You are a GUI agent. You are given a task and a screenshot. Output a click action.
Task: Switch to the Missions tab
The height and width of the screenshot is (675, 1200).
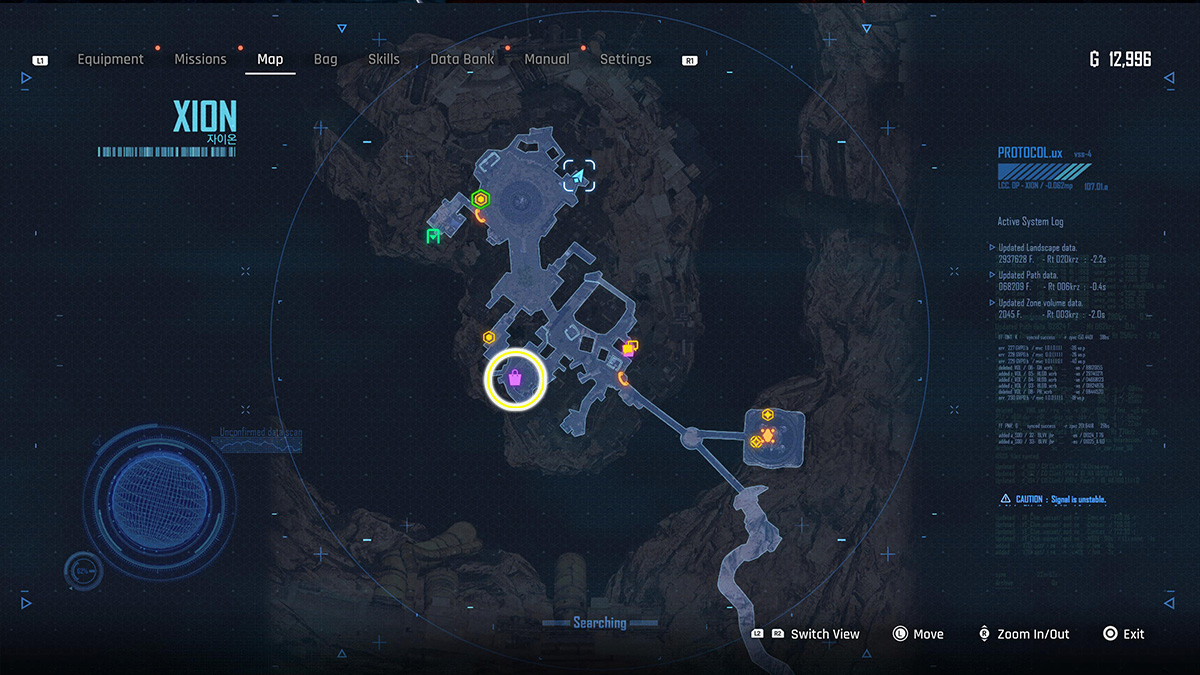200,60
